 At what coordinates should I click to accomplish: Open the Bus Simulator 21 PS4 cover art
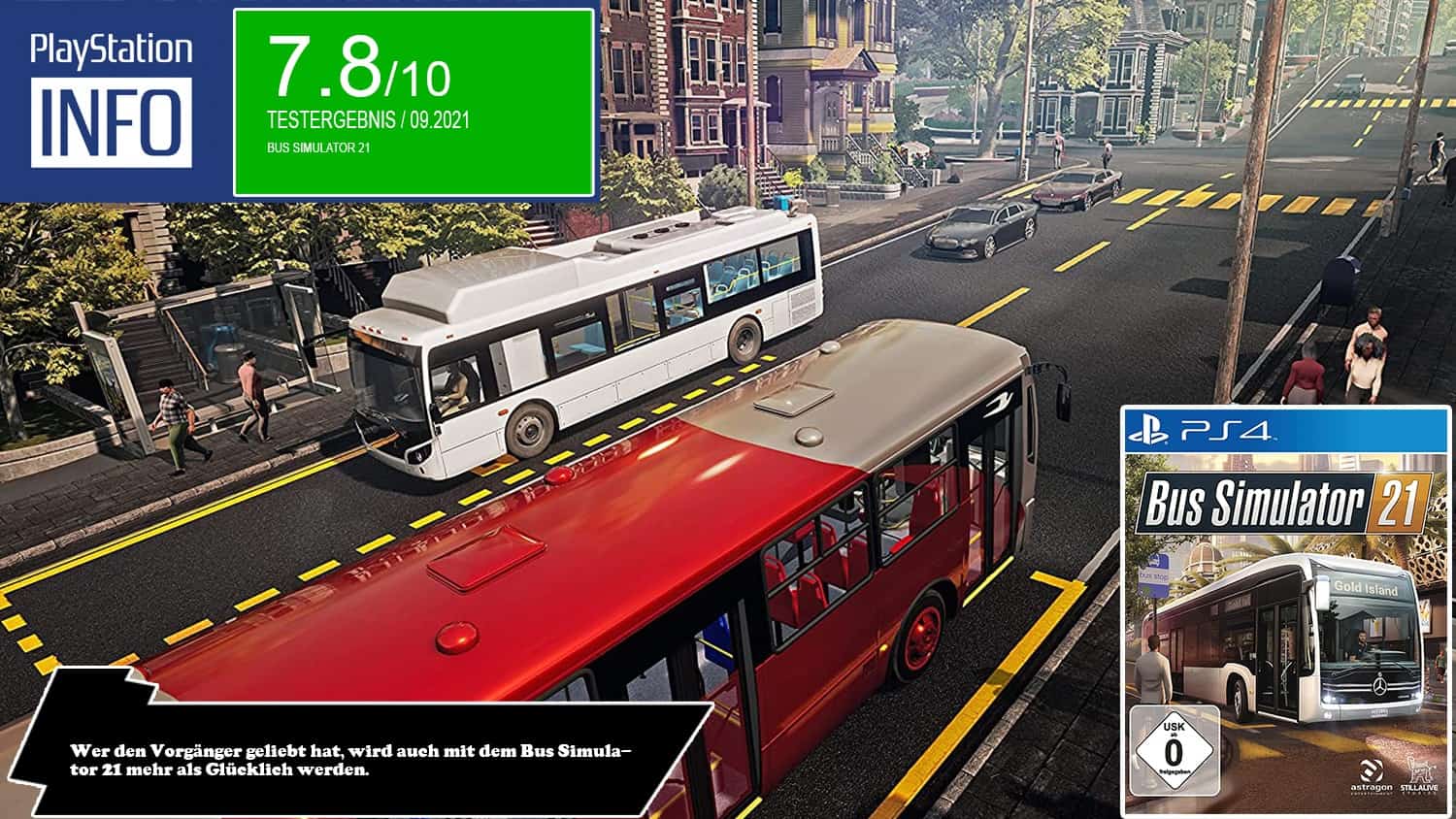pos(1286,611)
